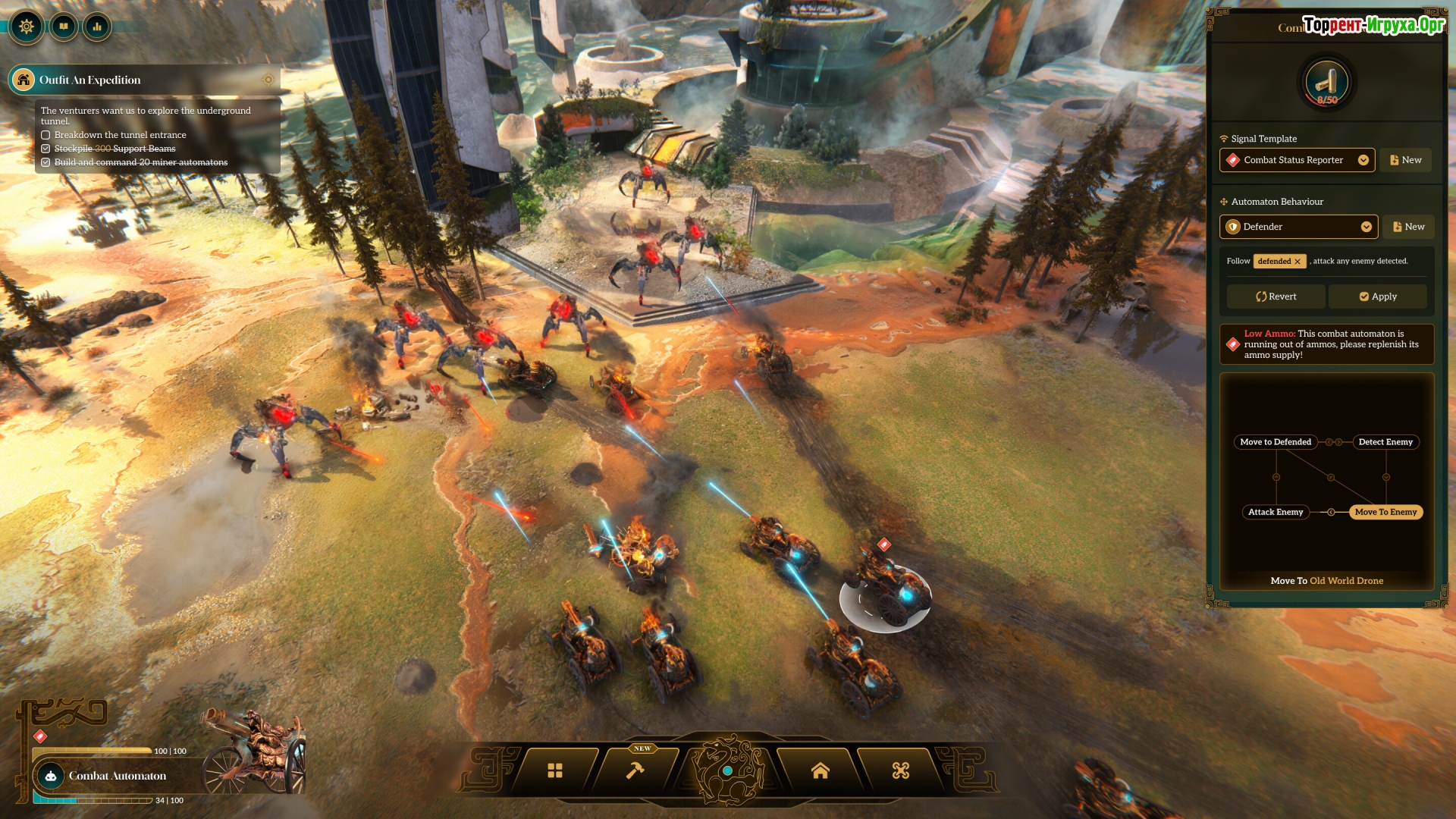The width and height of the screenshot is (1456, 819).
Task: Click the house icon in bottom bar
Action: 820,771
